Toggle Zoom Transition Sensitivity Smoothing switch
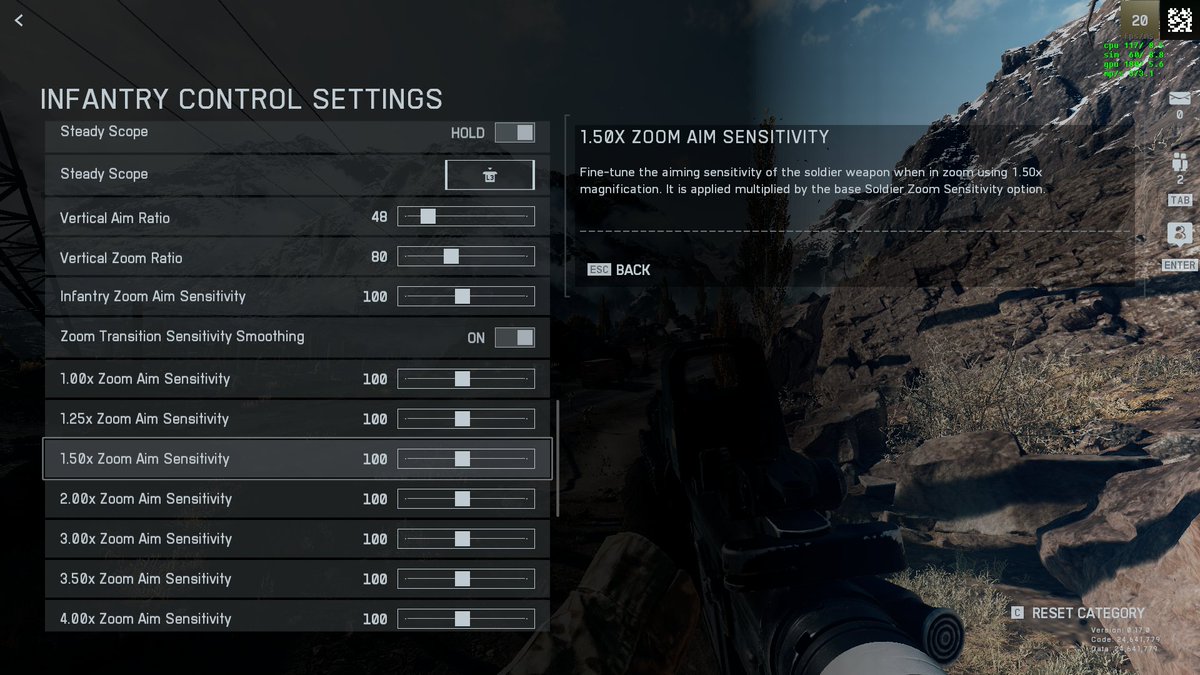Screen dimensions: 1200x675 coord(514,337)
